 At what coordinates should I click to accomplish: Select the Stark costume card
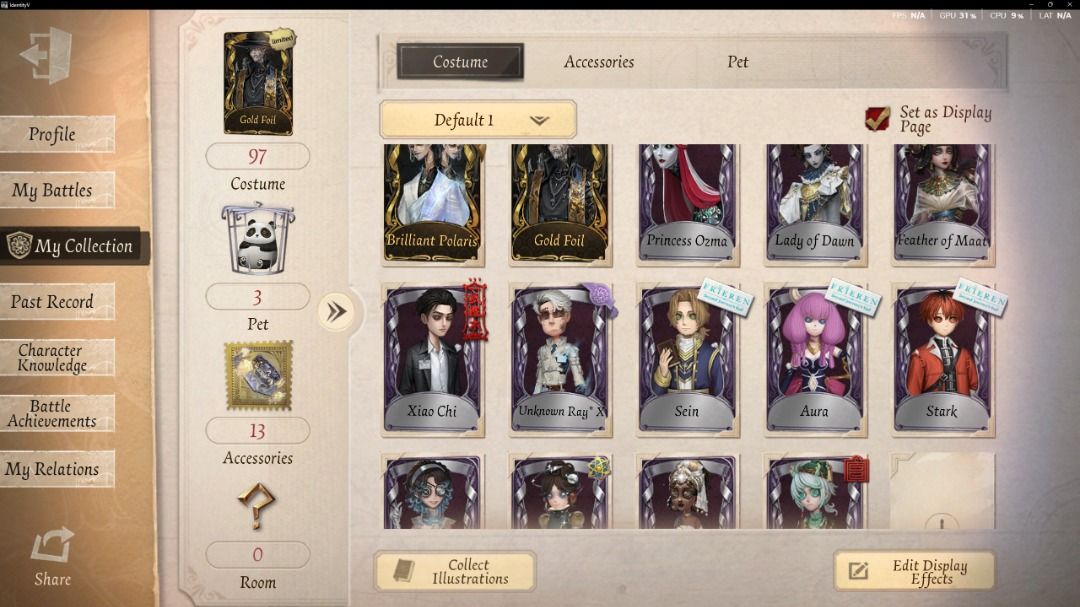(941, 360)
